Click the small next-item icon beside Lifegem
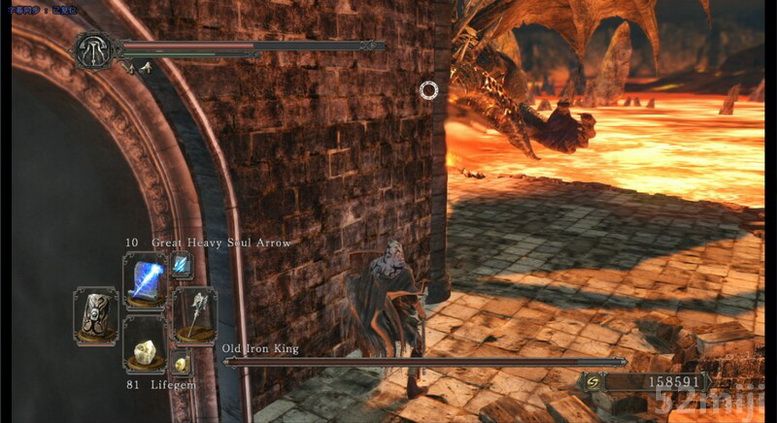 click(x=181, y=363)
